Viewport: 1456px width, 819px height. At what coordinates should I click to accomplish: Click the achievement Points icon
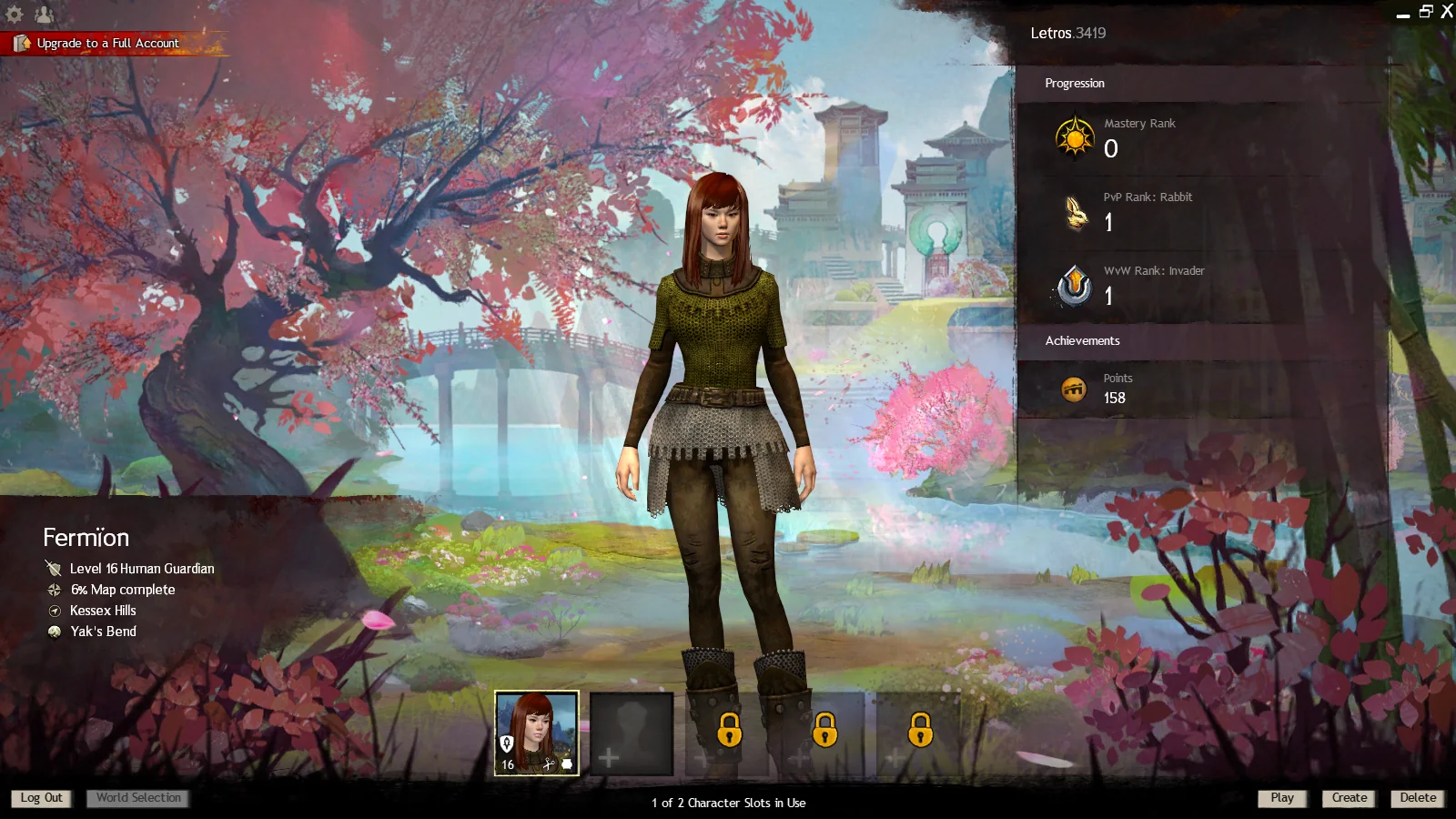click(x=1074, y=388)
